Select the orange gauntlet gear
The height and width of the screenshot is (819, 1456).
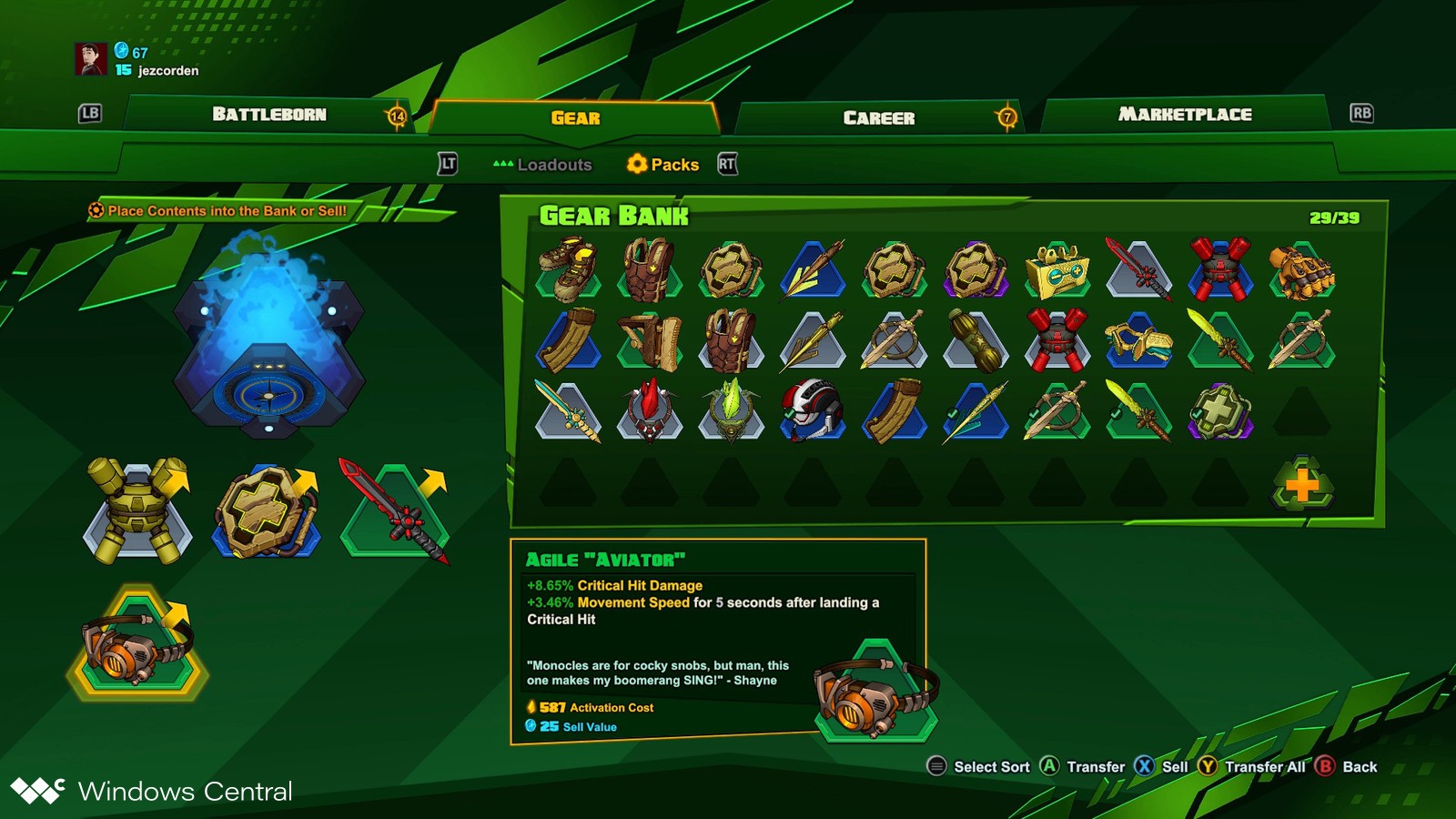[x=1302, y=270]
